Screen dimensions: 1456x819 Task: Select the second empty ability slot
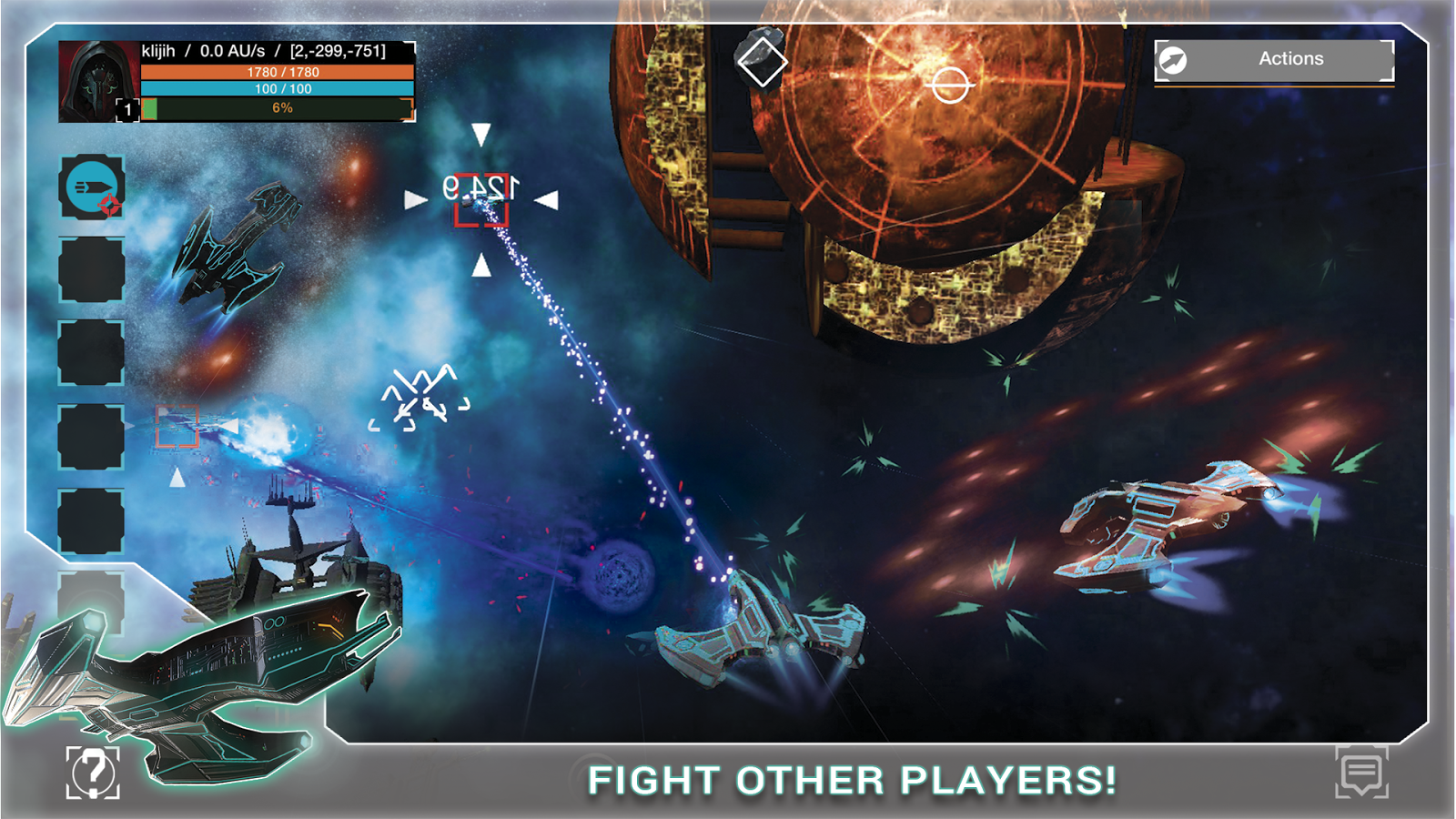click(x=93, y=351)
